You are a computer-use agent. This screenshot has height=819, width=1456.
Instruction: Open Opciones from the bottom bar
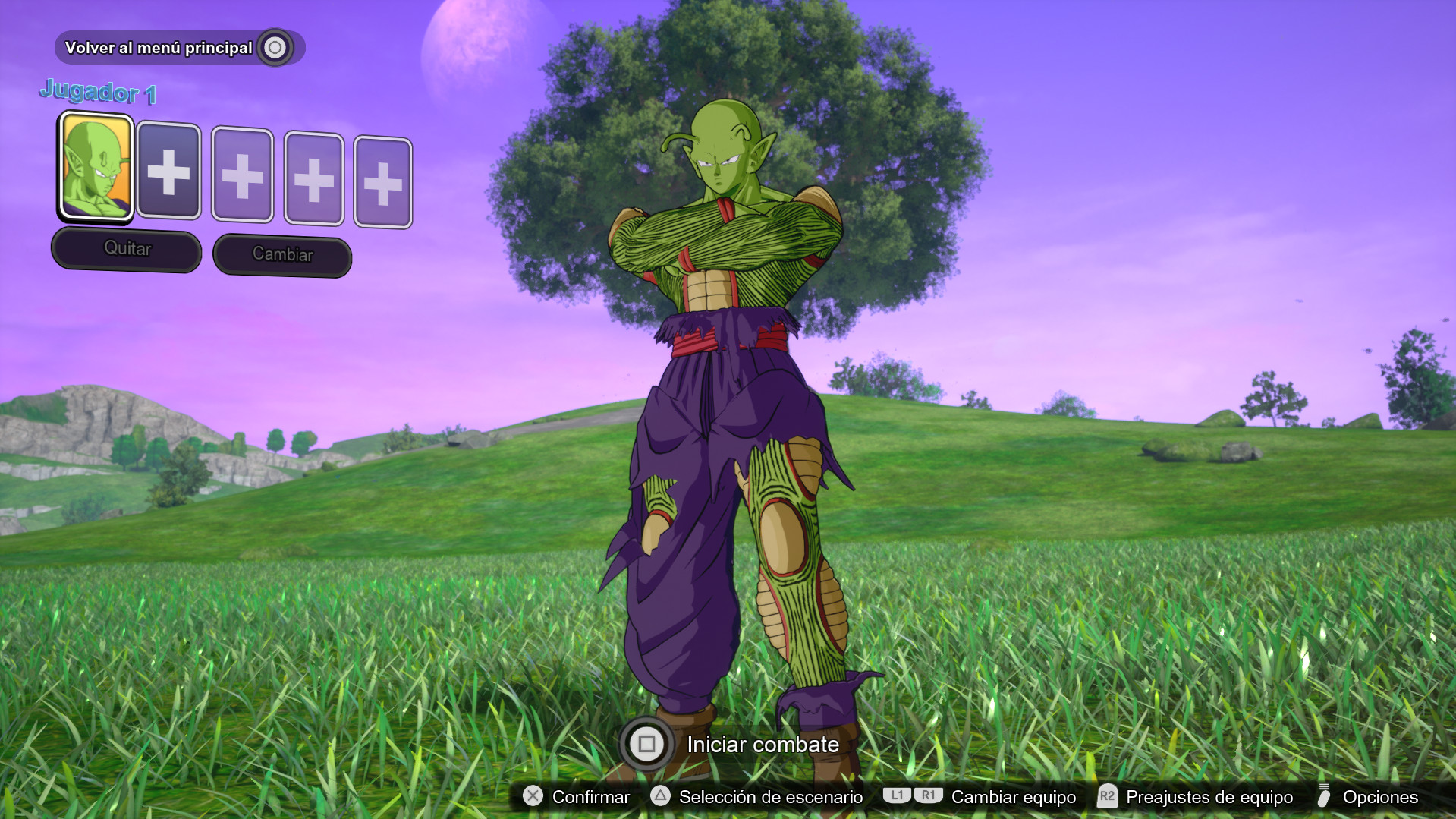[x=1380, y=797]
